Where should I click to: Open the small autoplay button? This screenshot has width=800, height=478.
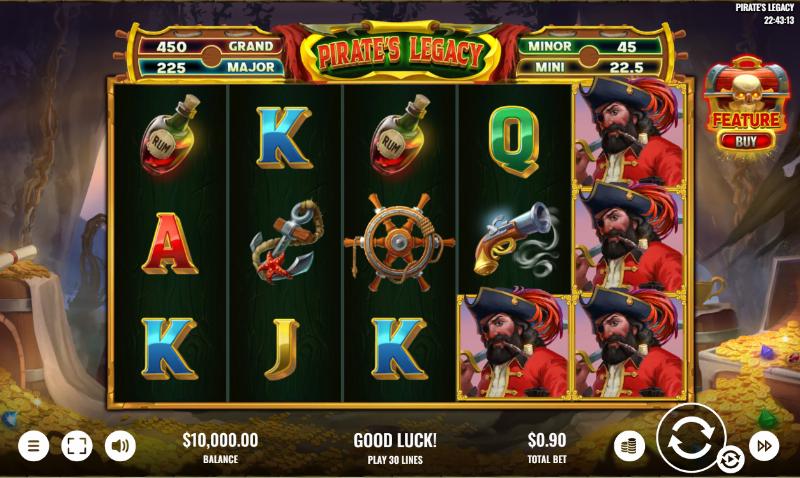click(x=731, y=459)
